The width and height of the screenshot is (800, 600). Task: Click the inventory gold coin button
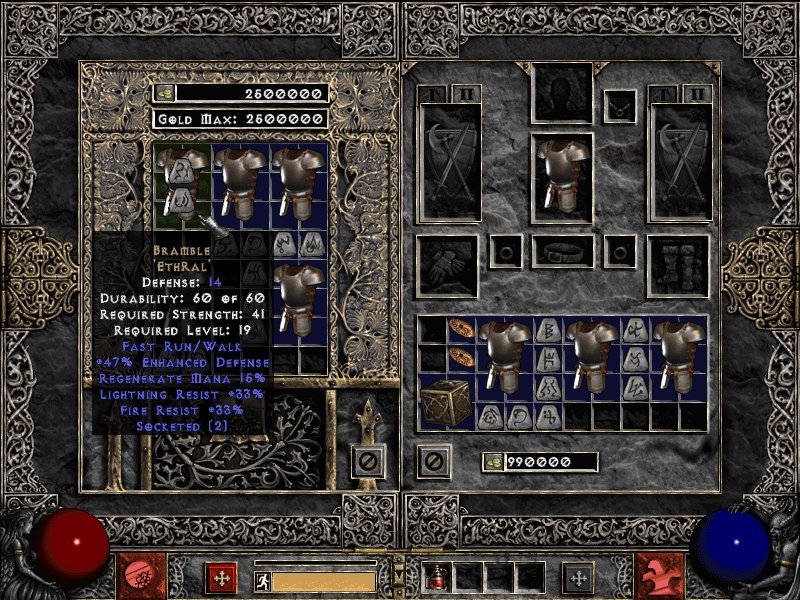pyautogui.click(x=491, y=462)
